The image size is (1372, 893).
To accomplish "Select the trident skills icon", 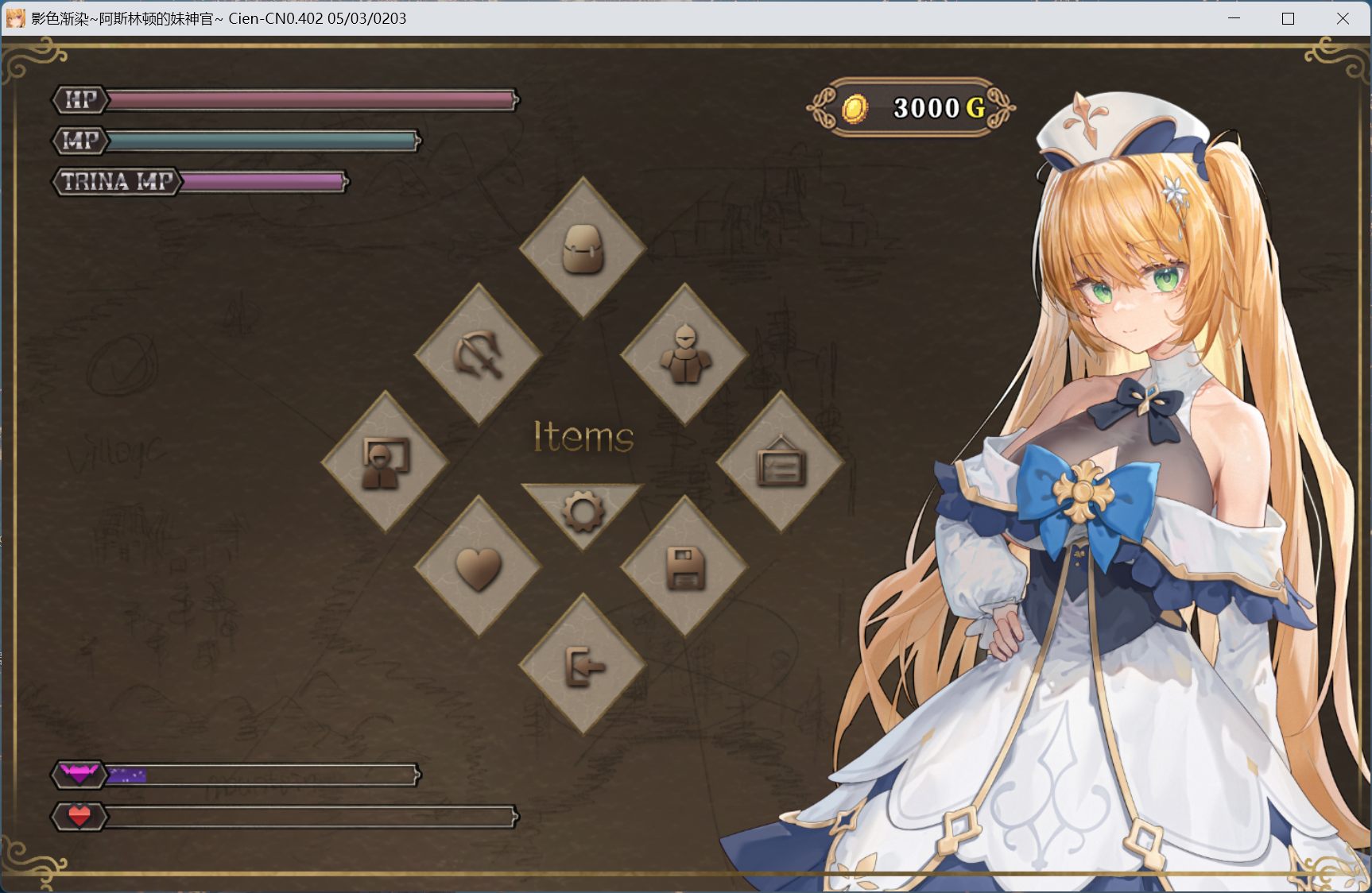I will pyautogui.click(x=479, y=354).
